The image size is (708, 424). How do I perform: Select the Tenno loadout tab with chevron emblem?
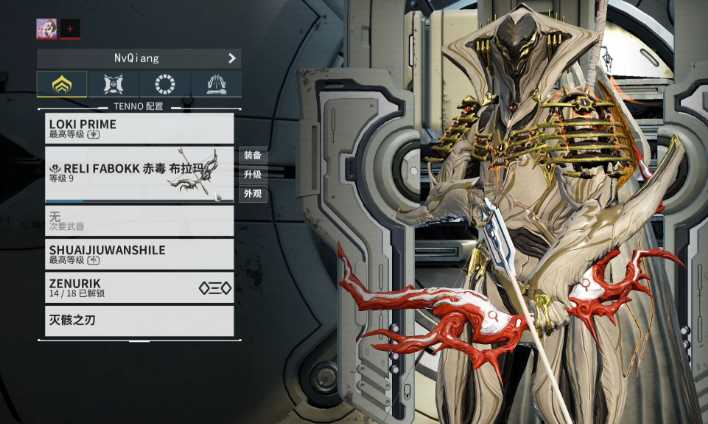[61, 84]
